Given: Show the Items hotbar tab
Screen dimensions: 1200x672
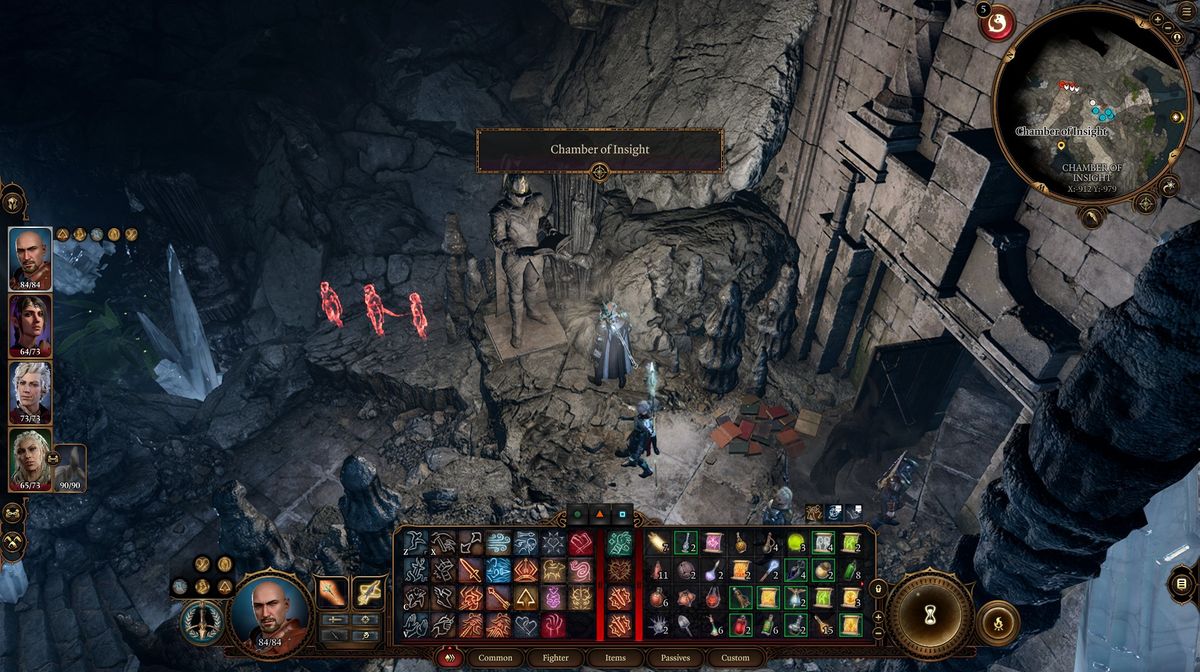Looking at the screenshot, I should point(615,657).
